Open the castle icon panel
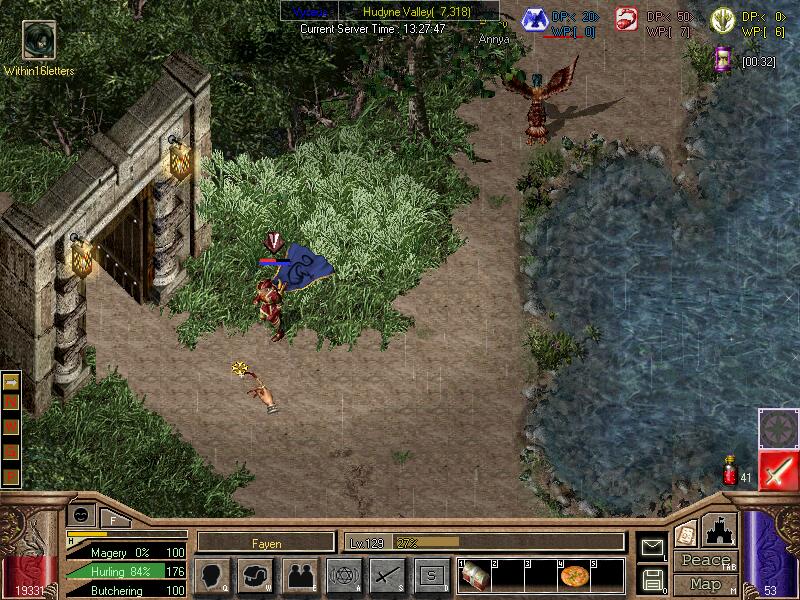 tap(721, 530)
